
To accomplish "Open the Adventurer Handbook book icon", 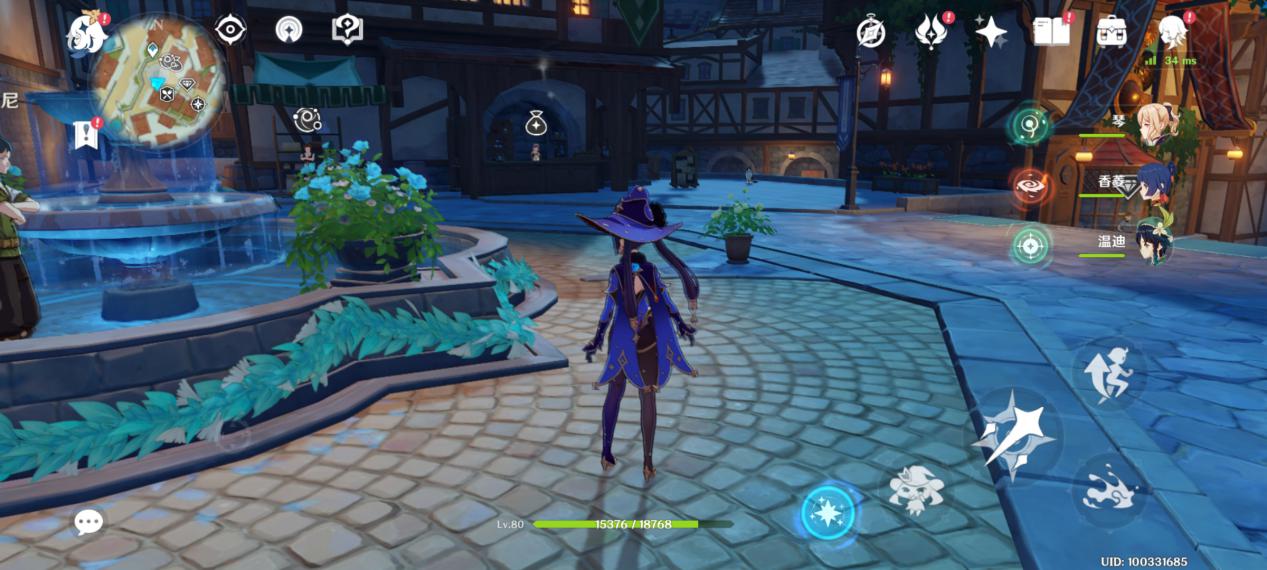I will pyautogui.click(x=1050, y=32).
